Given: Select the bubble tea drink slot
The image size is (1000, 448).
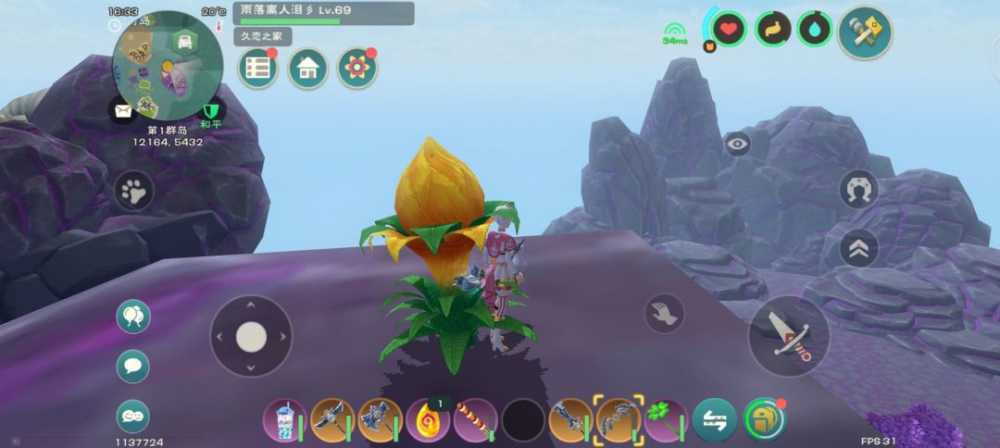Looking at the screenshot, I should 283,419.
